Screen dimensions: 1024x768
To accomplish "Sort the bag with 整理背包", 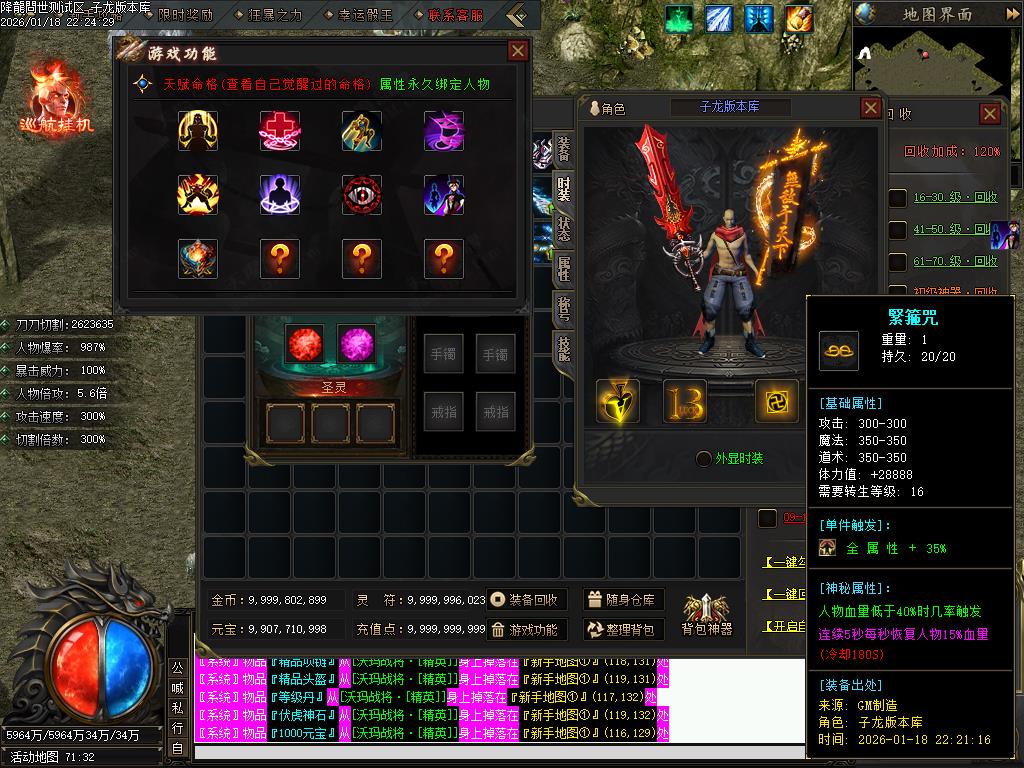I will point(622,629).
